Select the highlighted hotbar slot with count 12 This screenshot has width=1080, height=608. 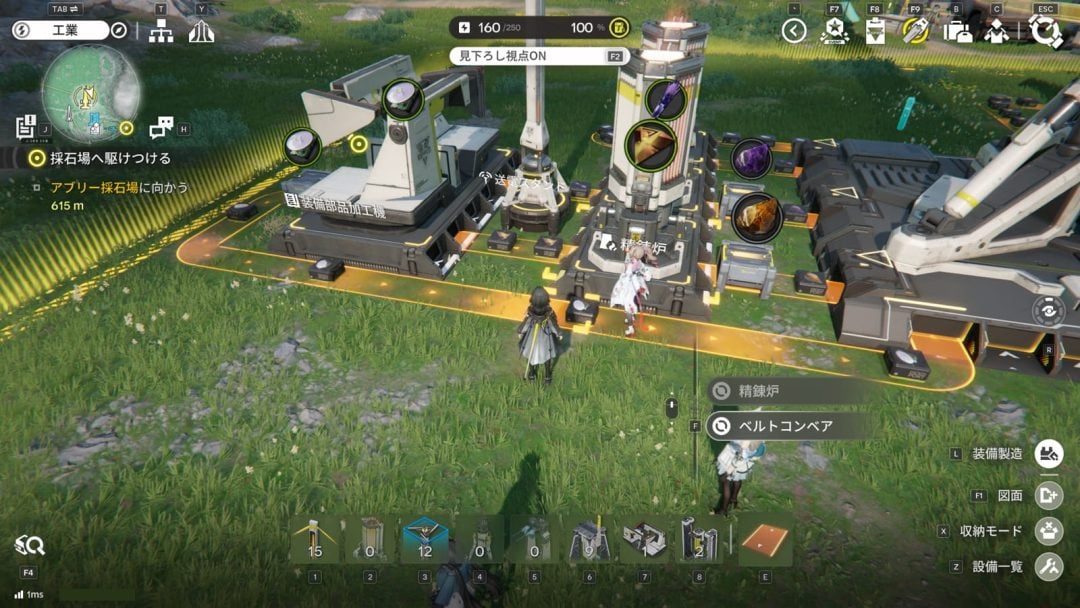point(424,541)
